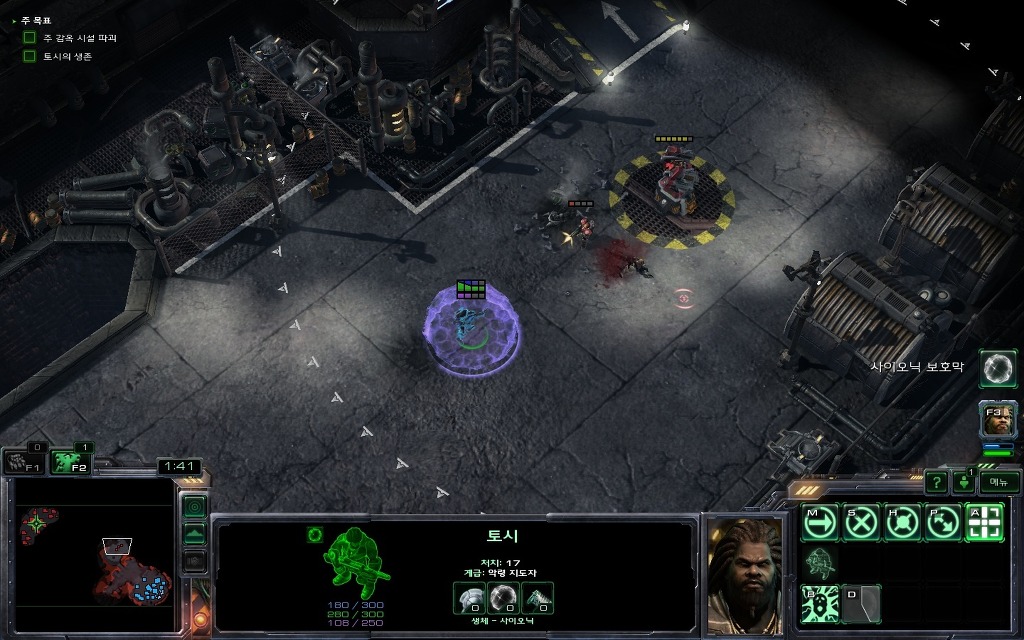The height and width of the screenshot is (640, 1024).
Task: Issue the Move command
Action: (x=820, y=522)
